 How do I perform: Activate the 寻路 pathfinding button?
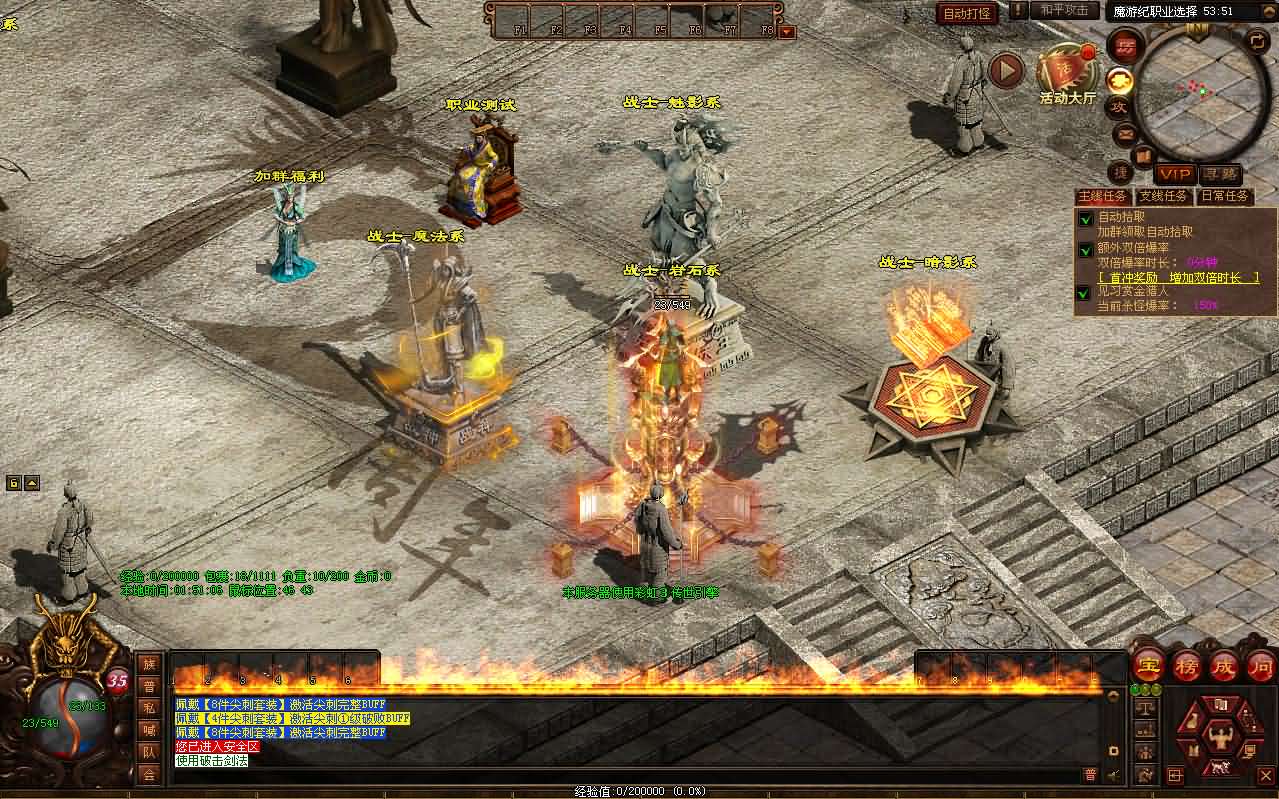click(1219, 175)
